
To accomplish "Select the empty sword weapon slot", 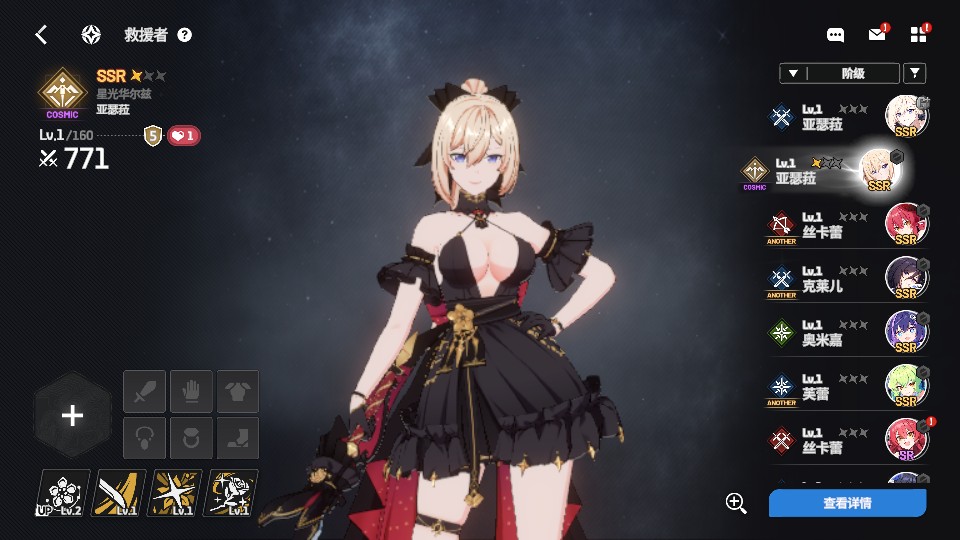I will pyautogui.click(x=144, y=391).
